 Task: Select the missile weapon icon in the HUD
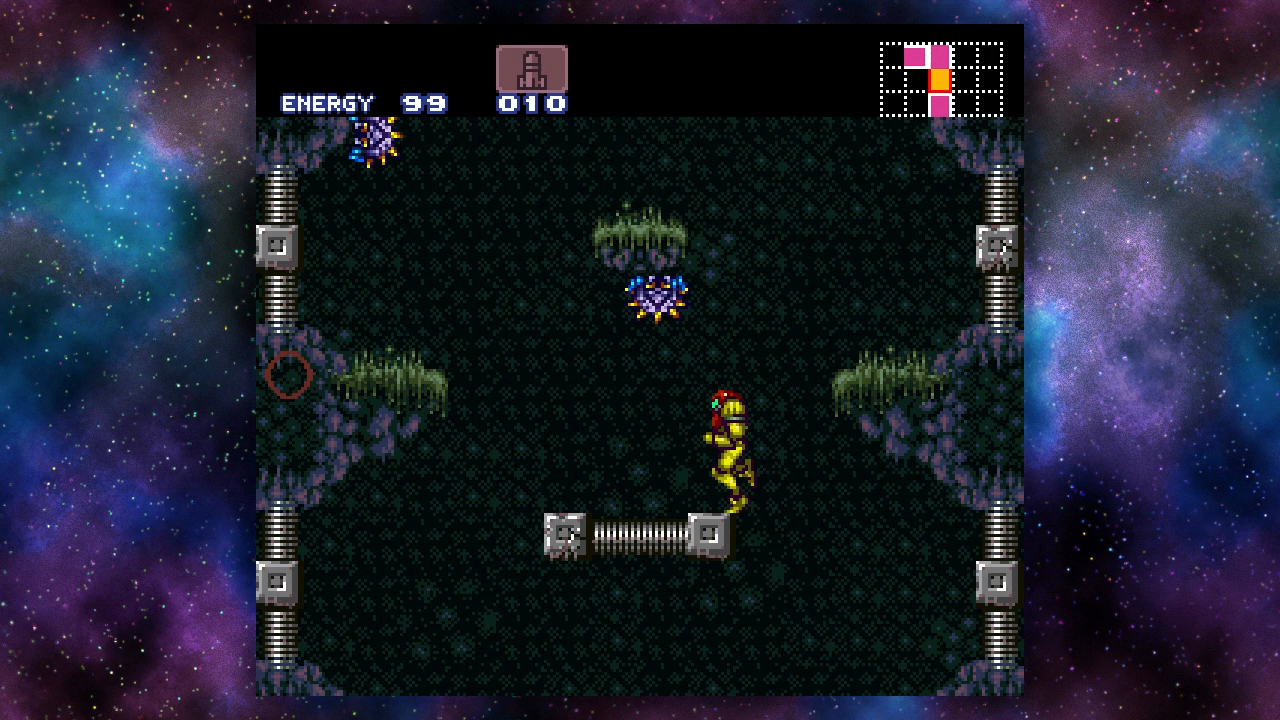[530, 67]
